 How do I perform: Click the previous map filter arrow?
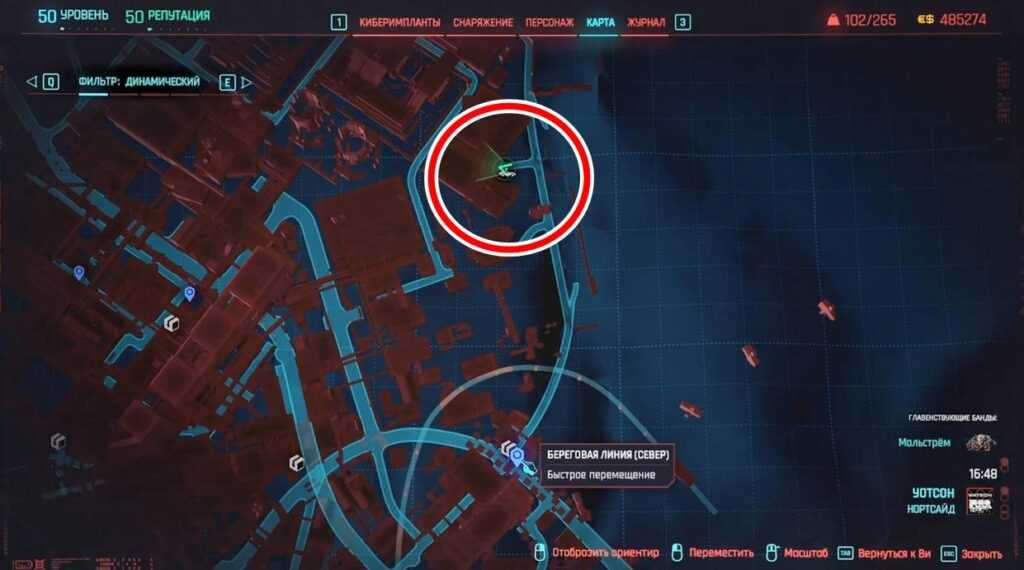(x=31, y=82)
